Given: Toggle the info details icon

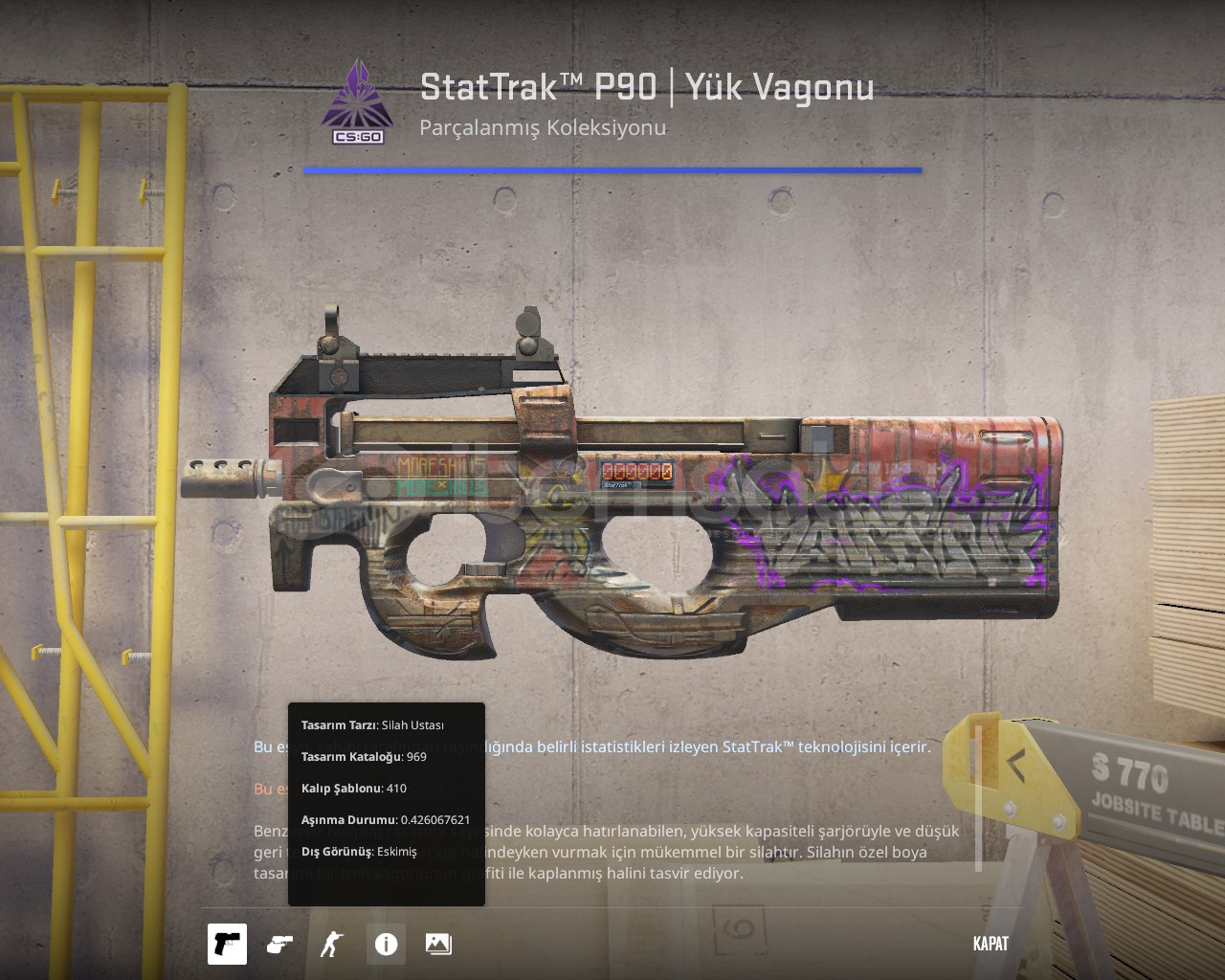Looking at the screenshot, I should coord(386,944).
